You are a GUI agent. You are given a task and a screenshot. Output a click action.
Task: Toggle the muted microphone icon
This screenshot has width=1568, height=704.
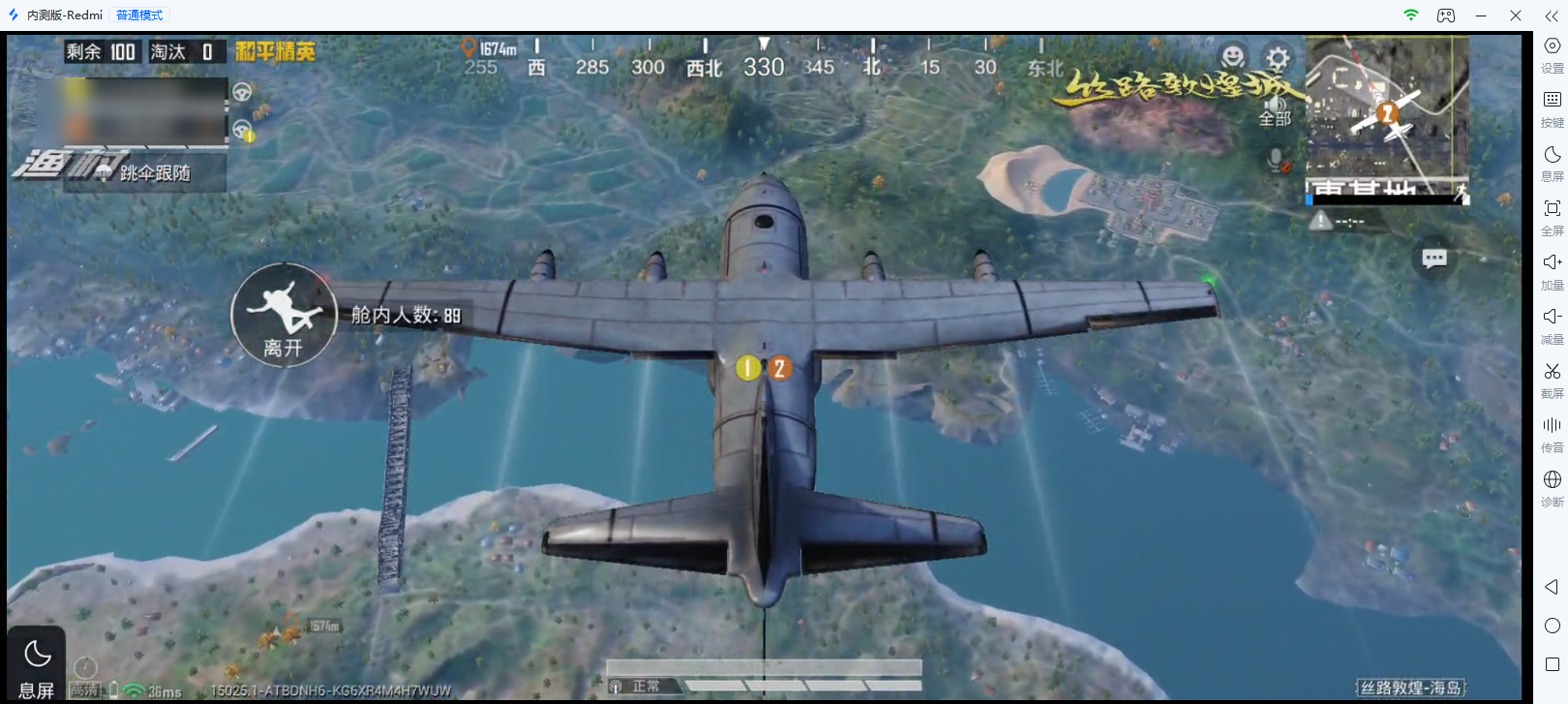click(x=1278, y=160)
